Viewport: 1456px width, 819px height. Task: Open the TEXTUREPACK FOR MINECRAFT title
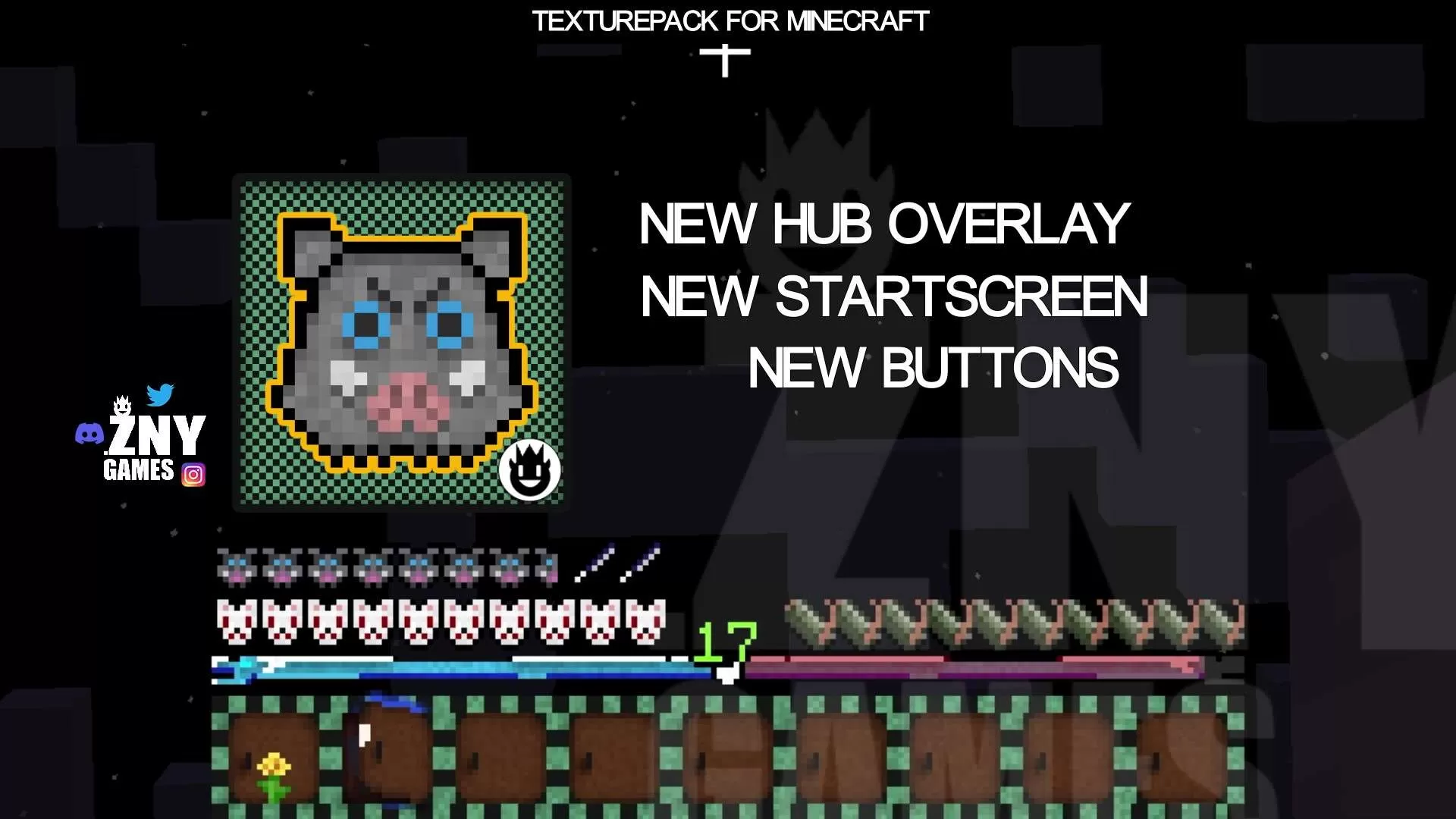click(x=730, y=20)
